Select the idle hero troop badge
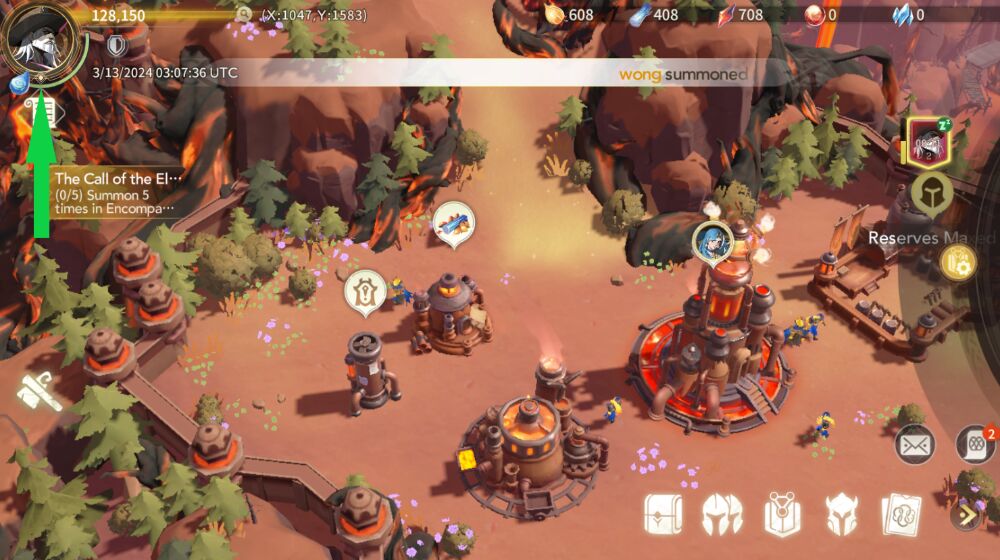The image size is (1000, 560). pyautogui.click(x=931, y=142)
